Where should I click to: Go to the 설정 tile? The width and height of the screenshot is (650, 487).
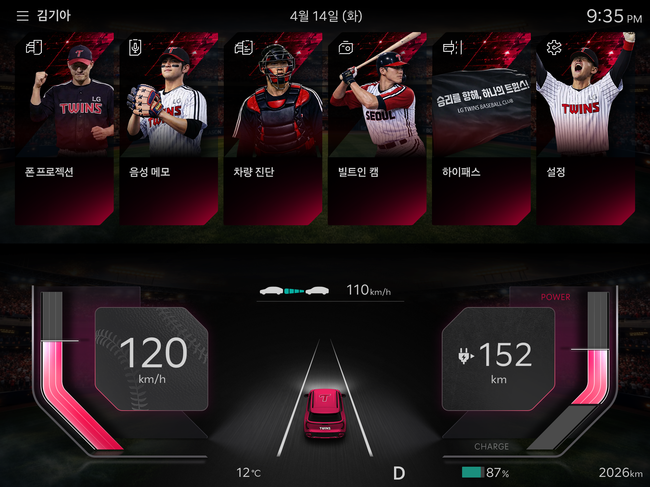pos(586,130)
